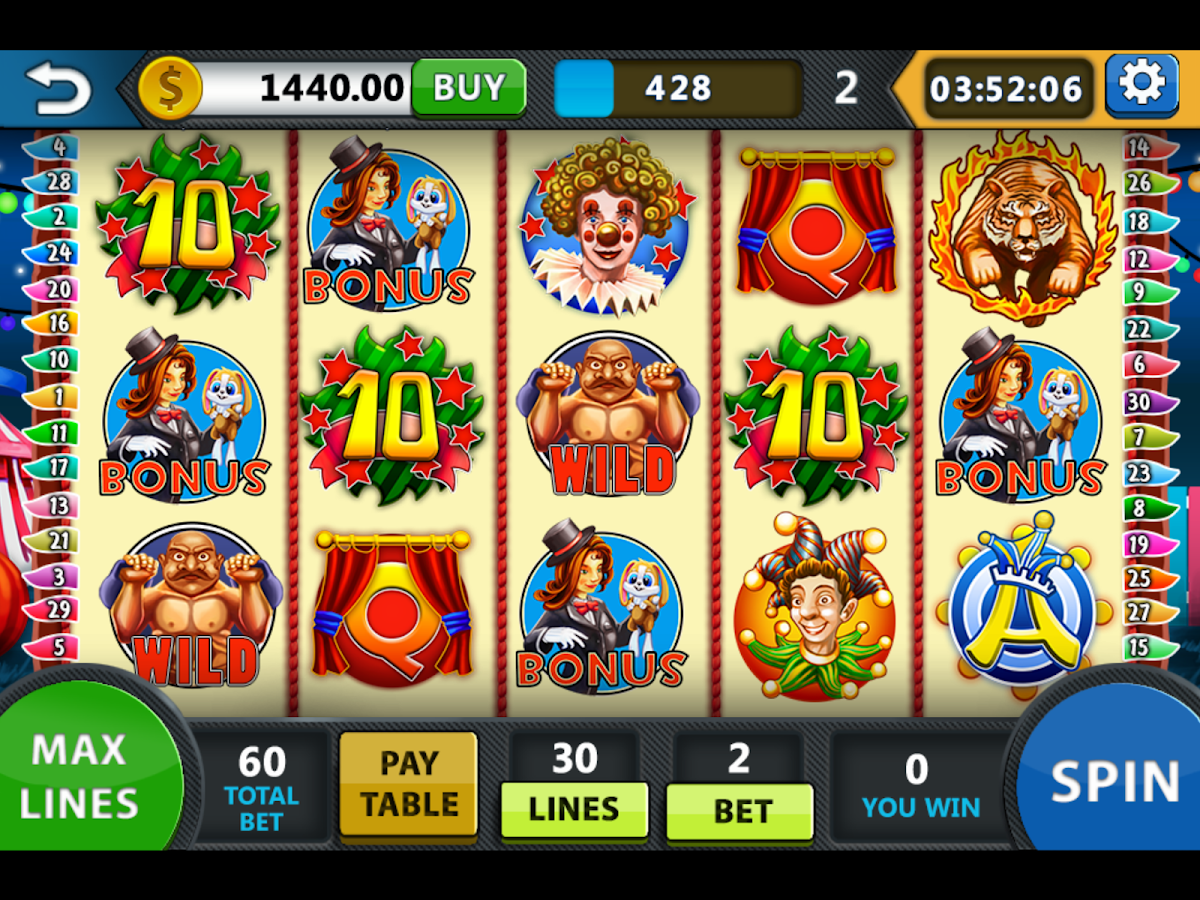Highlight payline marker 16
The image size is (1200, 900).
click(x=56, y=323)
